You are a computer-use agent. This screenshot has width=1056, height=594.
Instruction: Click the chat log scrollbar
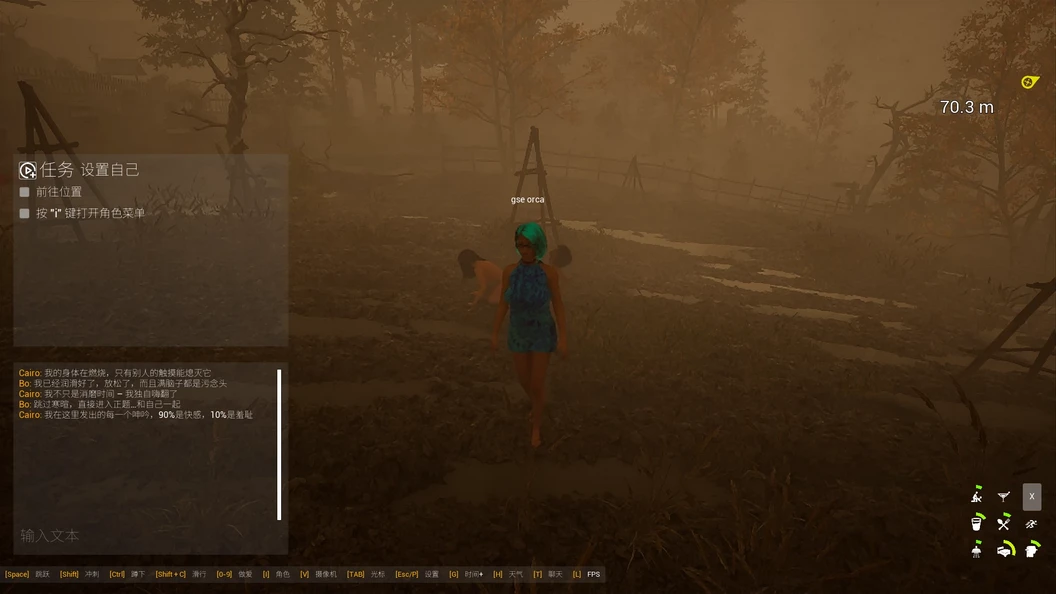(279, 445)
